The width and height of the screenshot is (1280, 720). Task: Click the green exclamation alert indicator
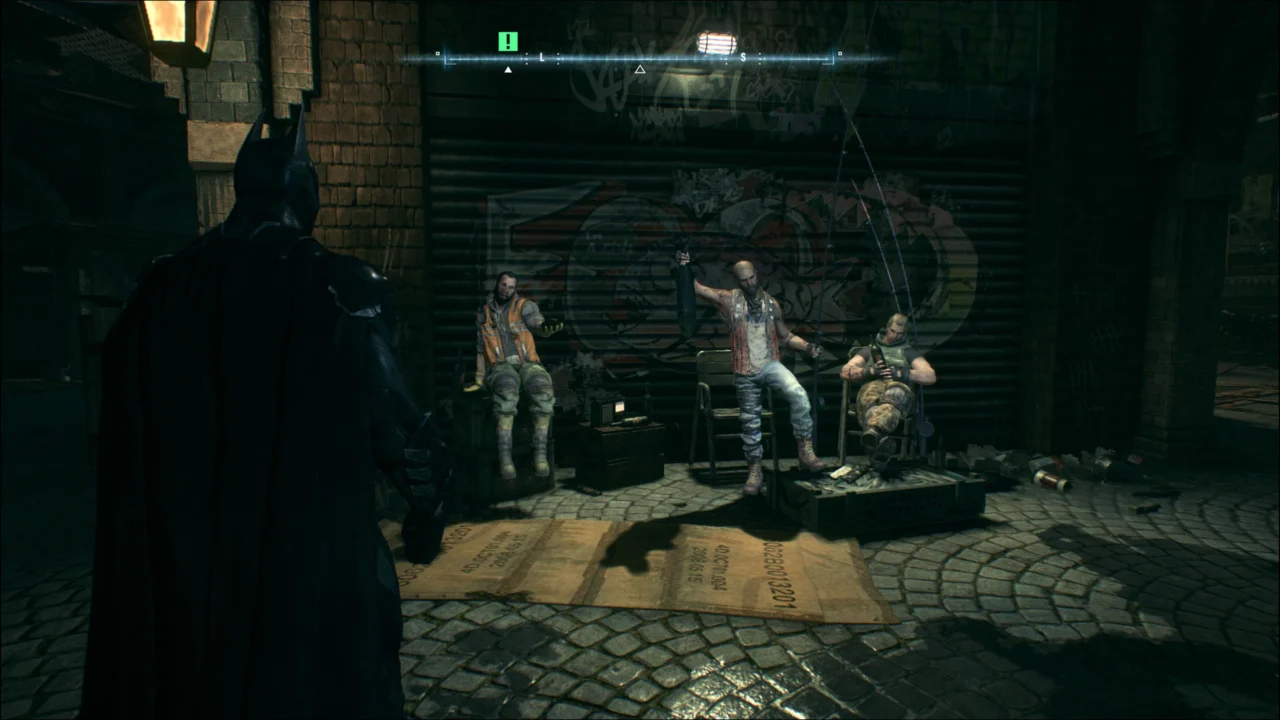click(x=508, y=41)
